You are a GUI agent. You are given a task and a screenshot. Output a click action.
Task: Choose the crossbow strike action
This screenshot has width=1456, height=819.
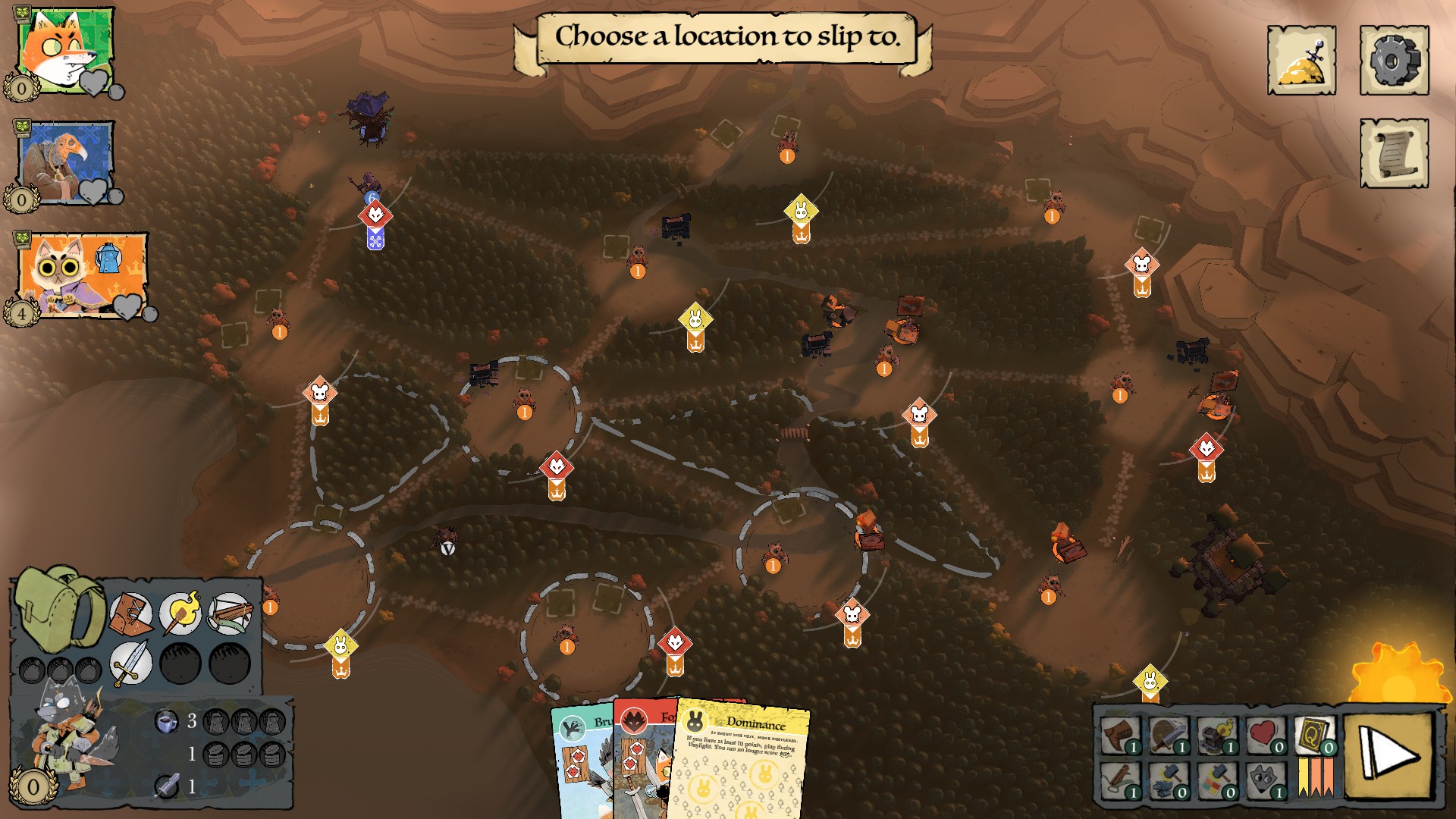(1120, 781)
